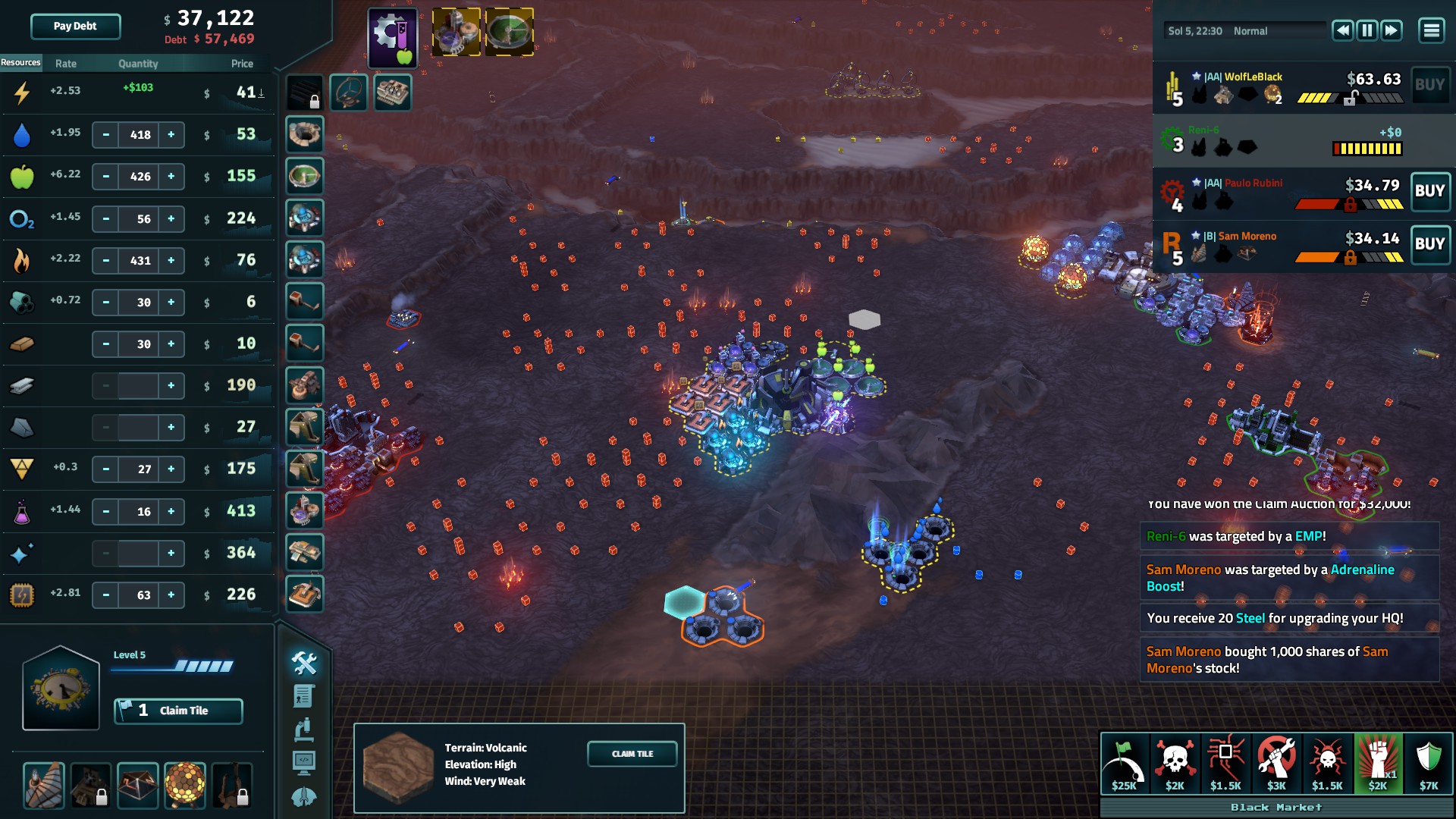The height and width of the screenshot is (819, 1456).
Task: Claim the selected volcanic tile
Action: click(632, 754)
